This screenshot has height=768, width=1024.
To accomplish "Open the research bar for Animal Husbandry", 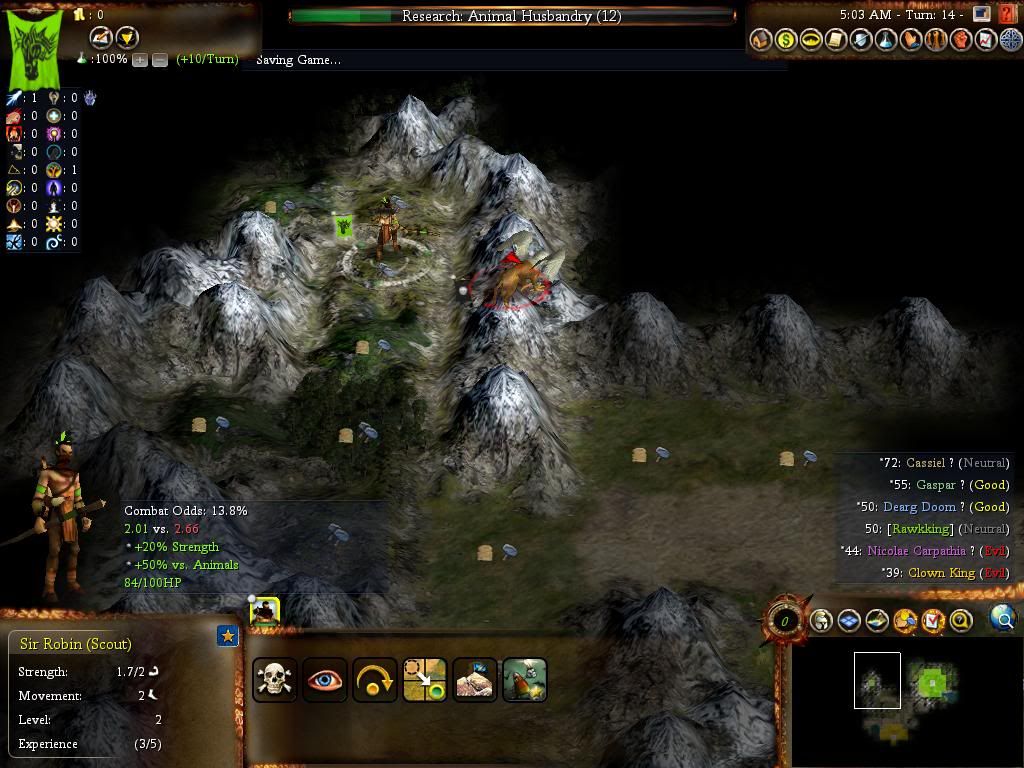I will (511, 16).
